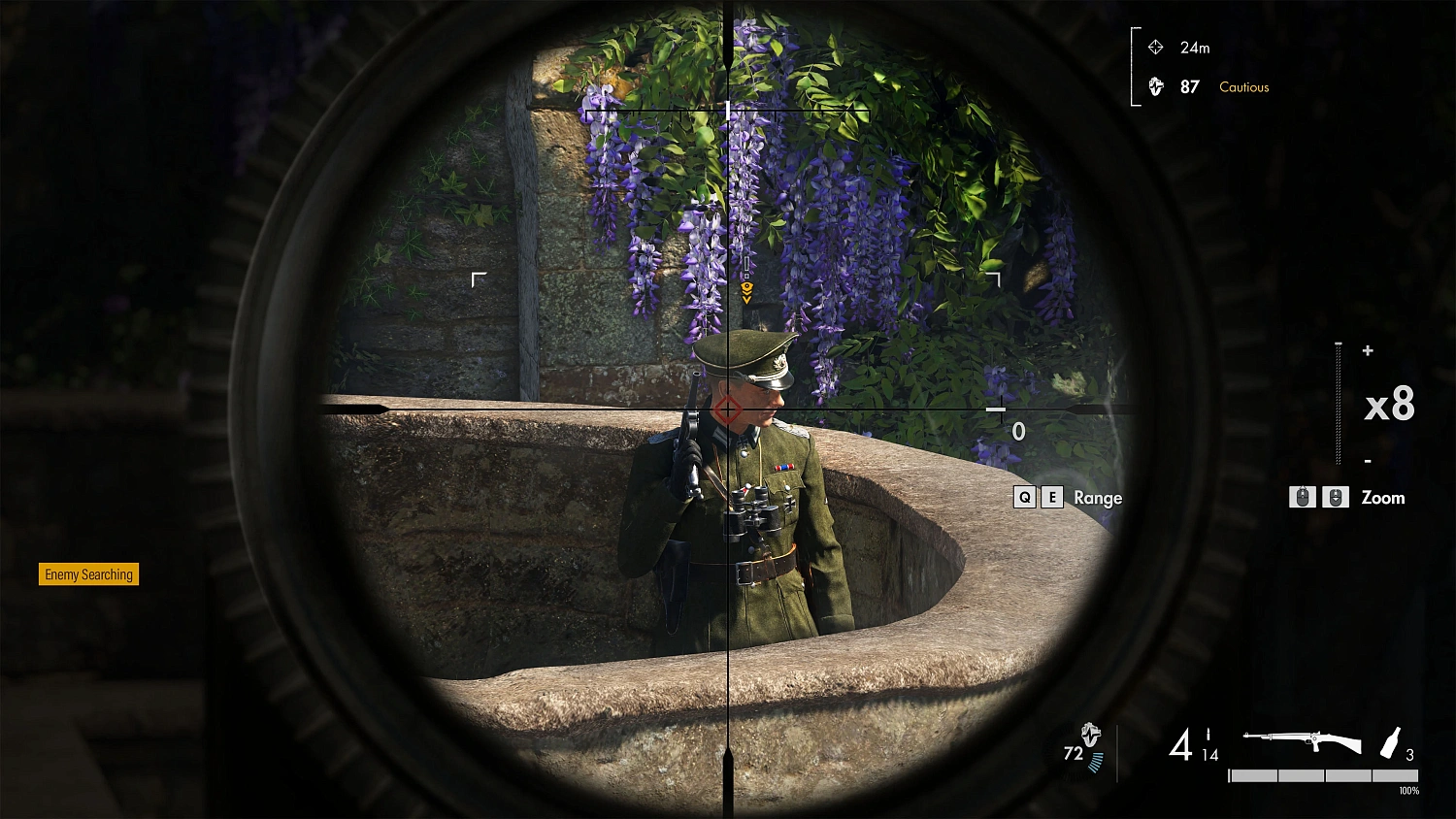
Task: Click the bullet icon above the 14 ammo count
Action: [1208, 736]
